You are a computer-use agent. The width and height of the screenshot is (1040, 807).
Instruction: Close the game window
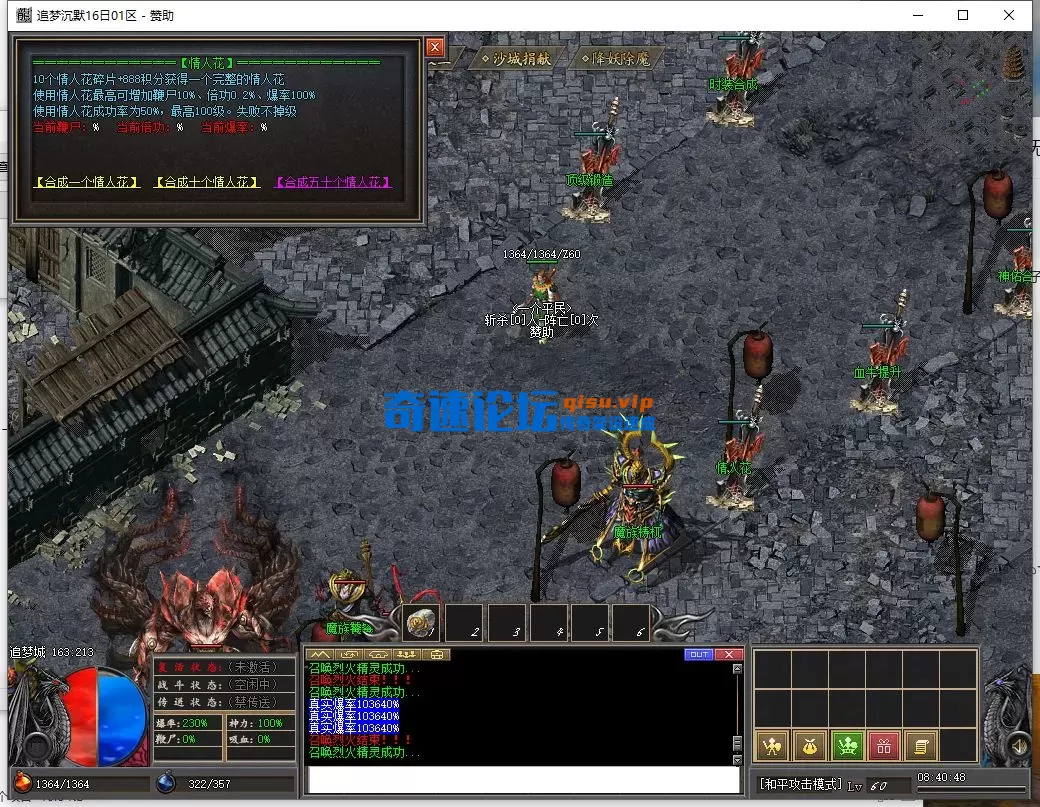click(x=1009, y=15)
